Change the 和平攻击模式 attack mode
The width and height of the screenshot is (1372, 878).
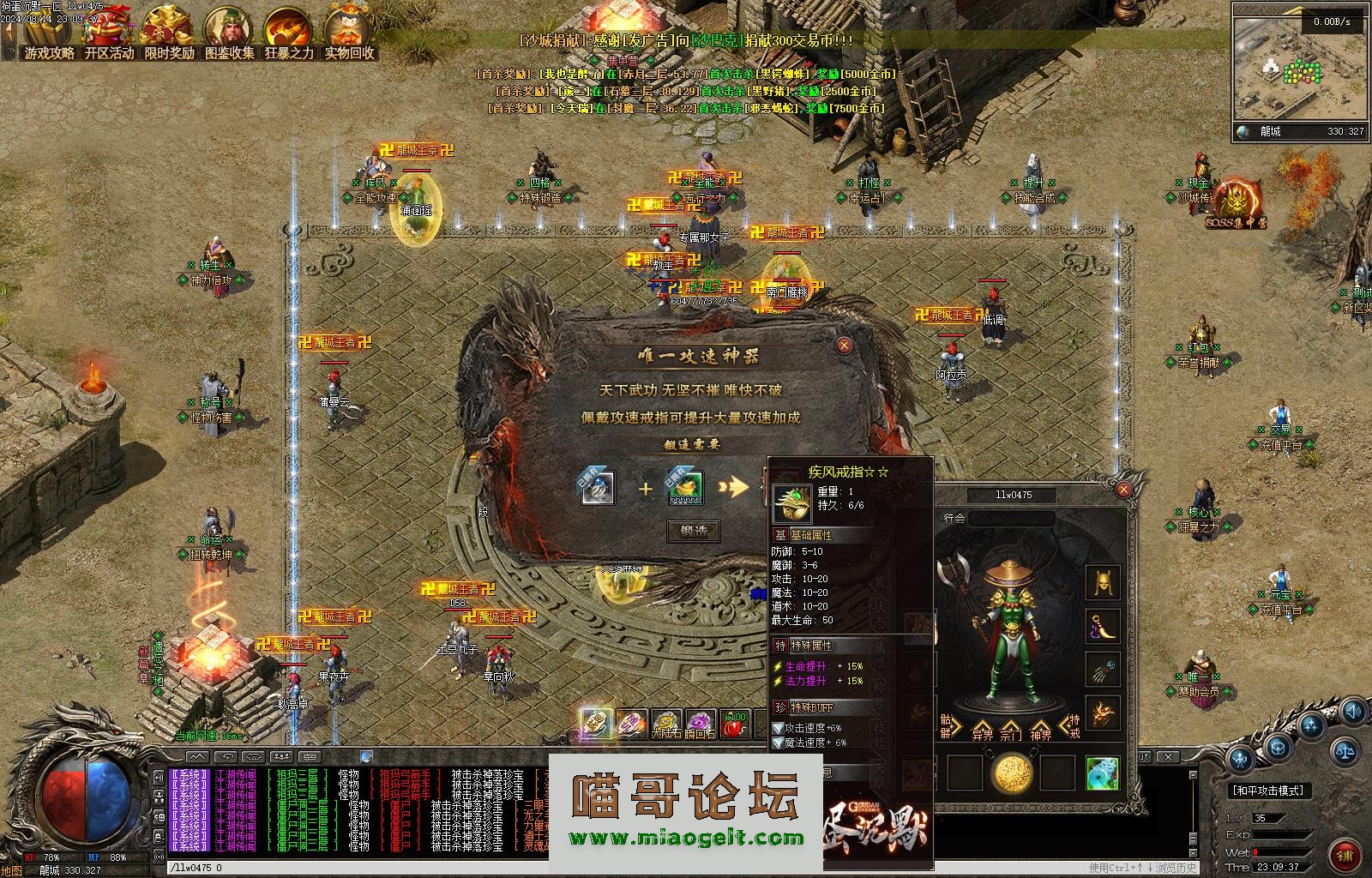point(1267,791)
